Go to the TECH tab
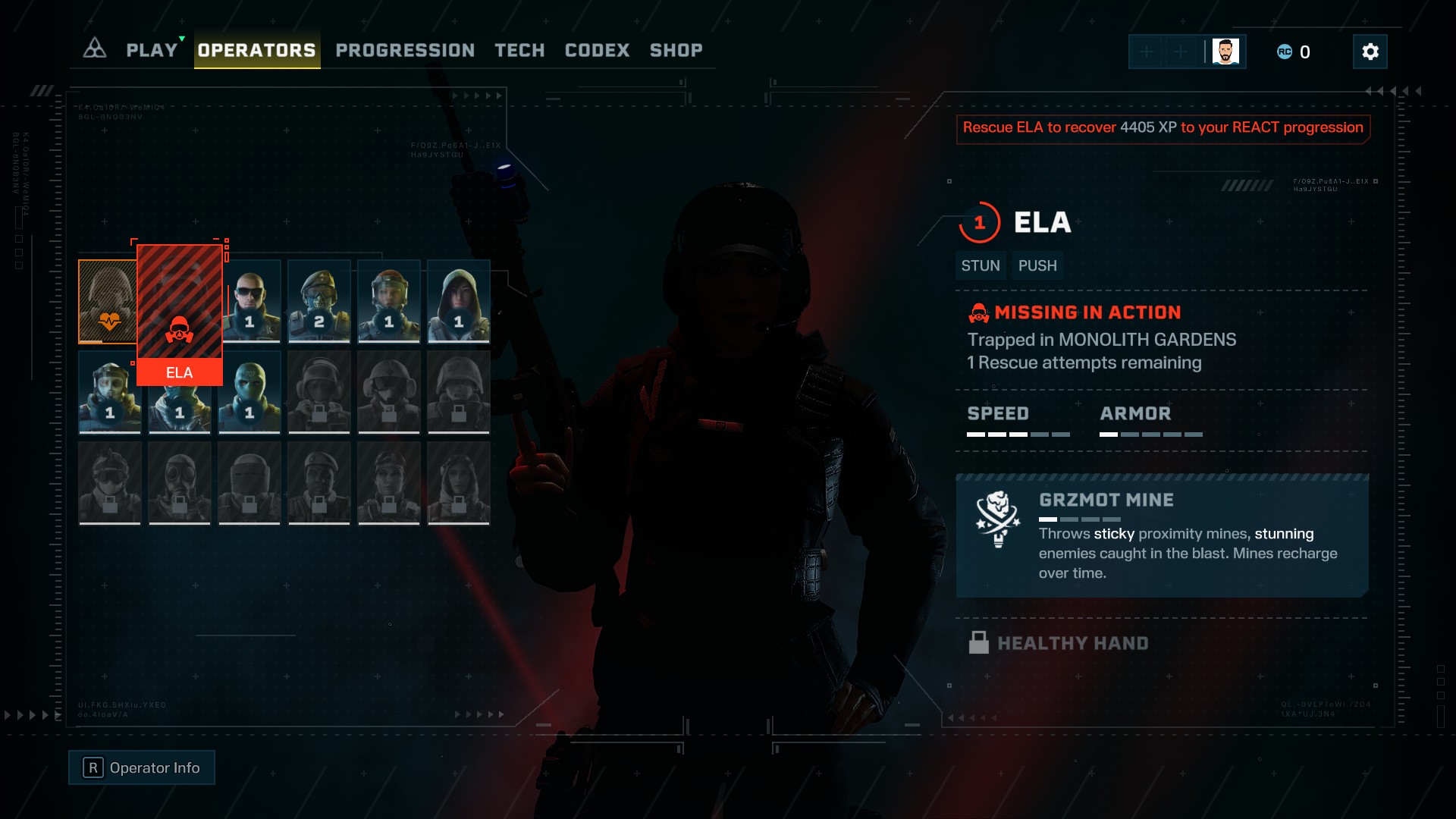 point(519,50)
